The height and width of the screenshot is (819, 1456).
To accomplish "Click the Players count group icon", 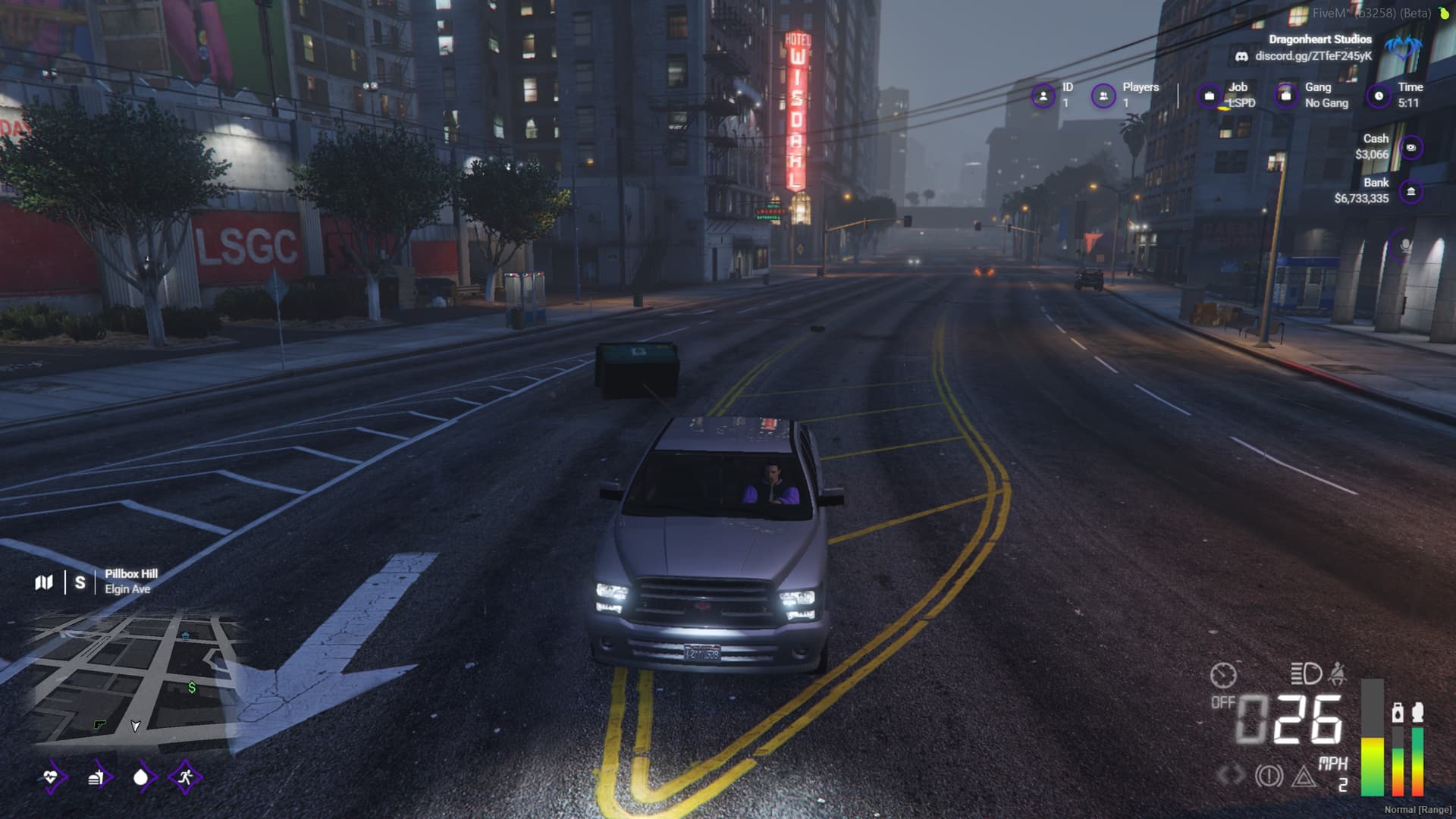I will [1103, 96].
